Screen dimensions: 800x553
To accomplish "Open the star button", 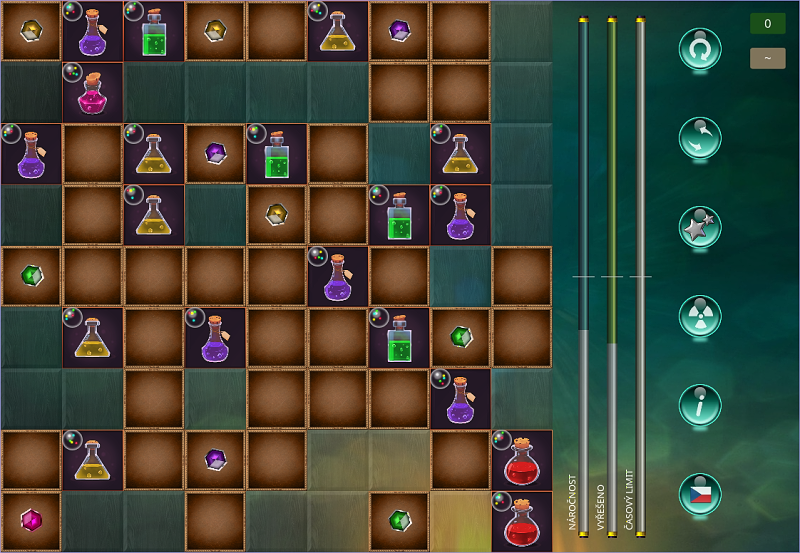I will click(x=700, y=228).
